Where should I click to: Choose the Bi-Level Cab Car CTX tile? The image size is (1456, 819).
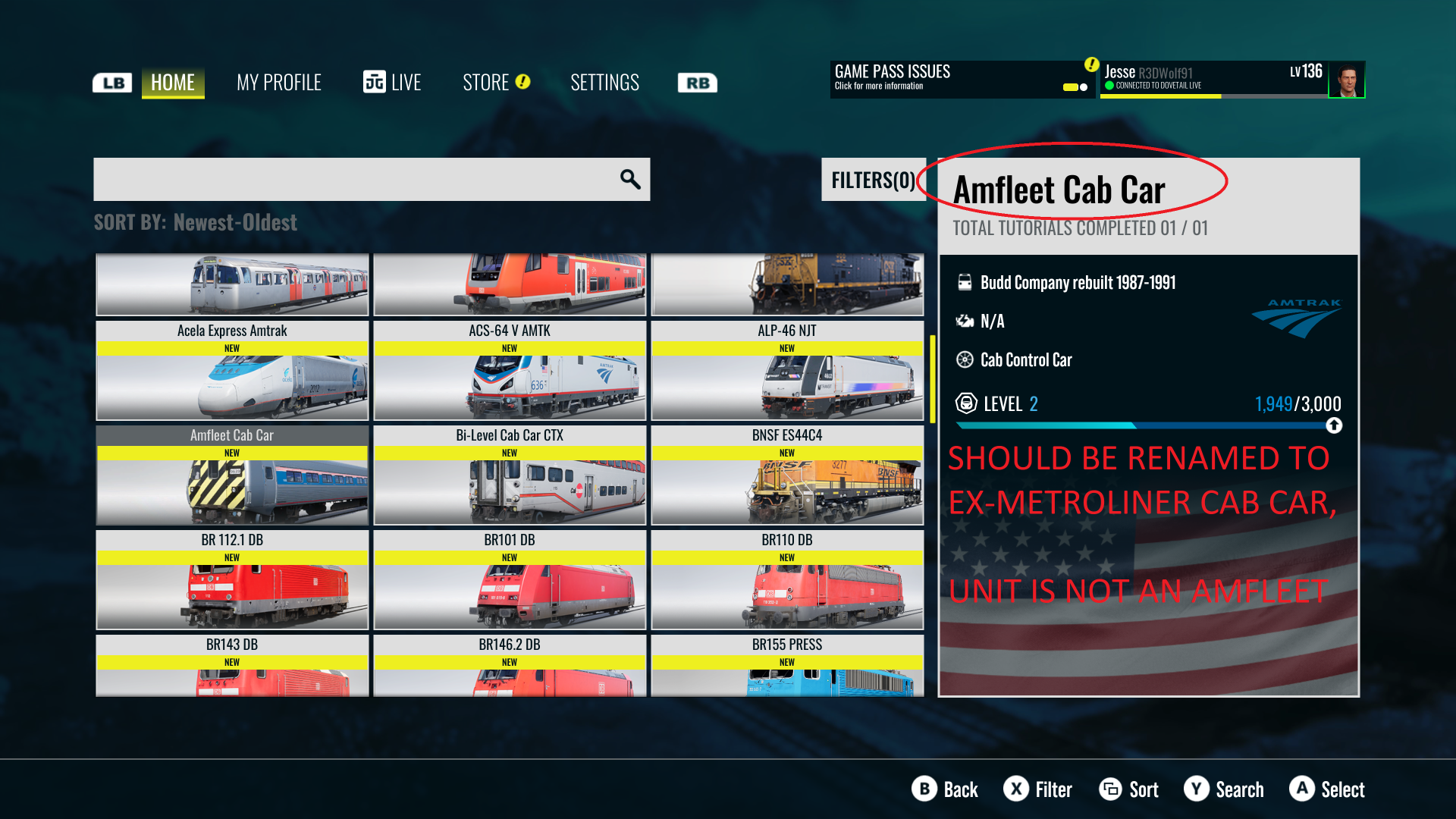tap(510, 475)
